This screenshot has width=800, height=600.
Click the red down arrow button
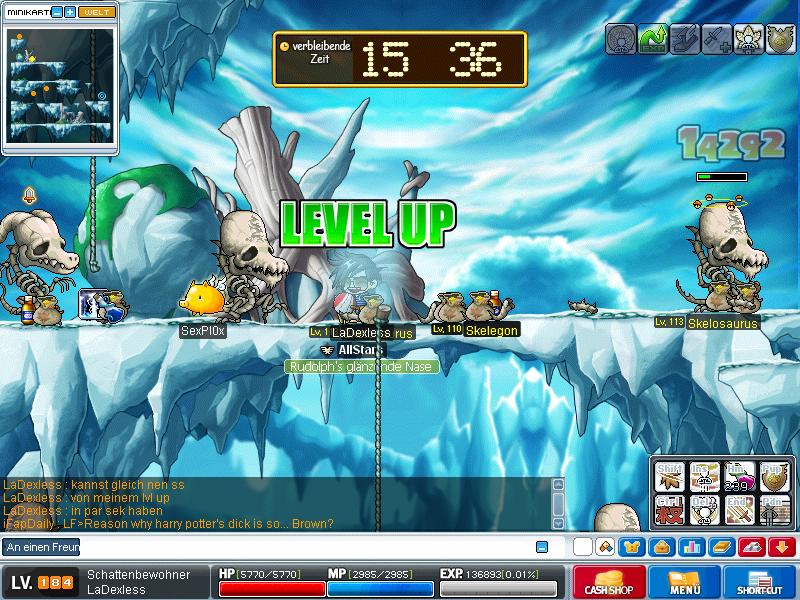pyautogui.click(x=782, y=547)
